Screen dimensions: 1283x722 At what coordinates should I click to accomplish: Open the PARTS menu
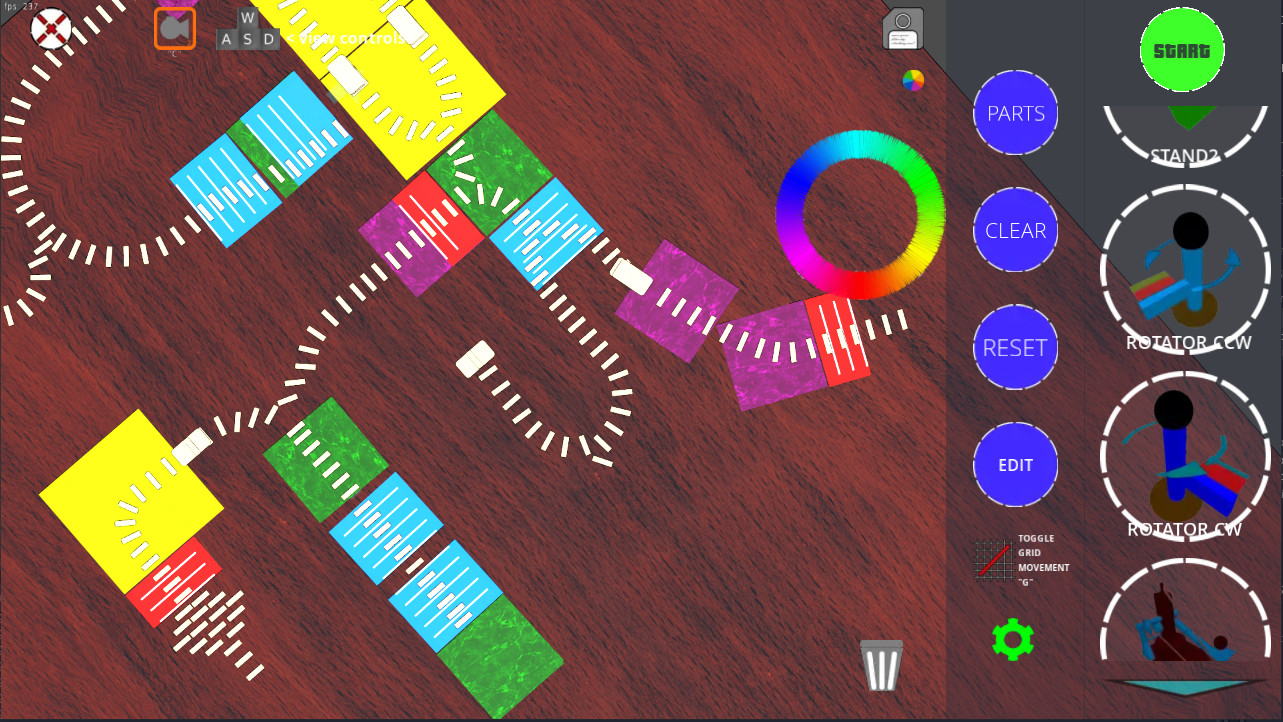point(1015,113)
